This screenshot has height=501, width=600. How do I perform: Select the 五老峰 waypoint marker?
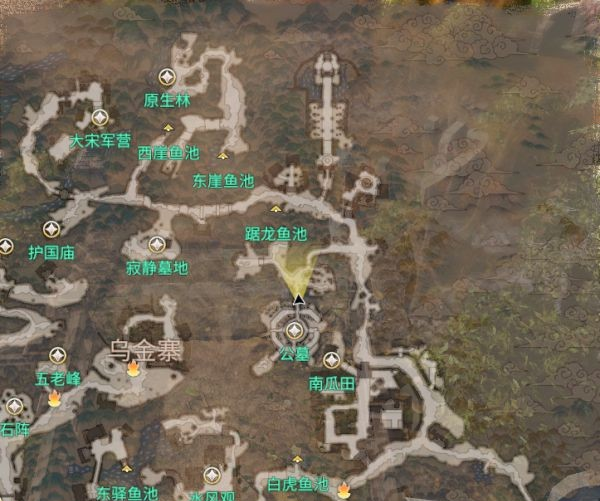point(58,355)
